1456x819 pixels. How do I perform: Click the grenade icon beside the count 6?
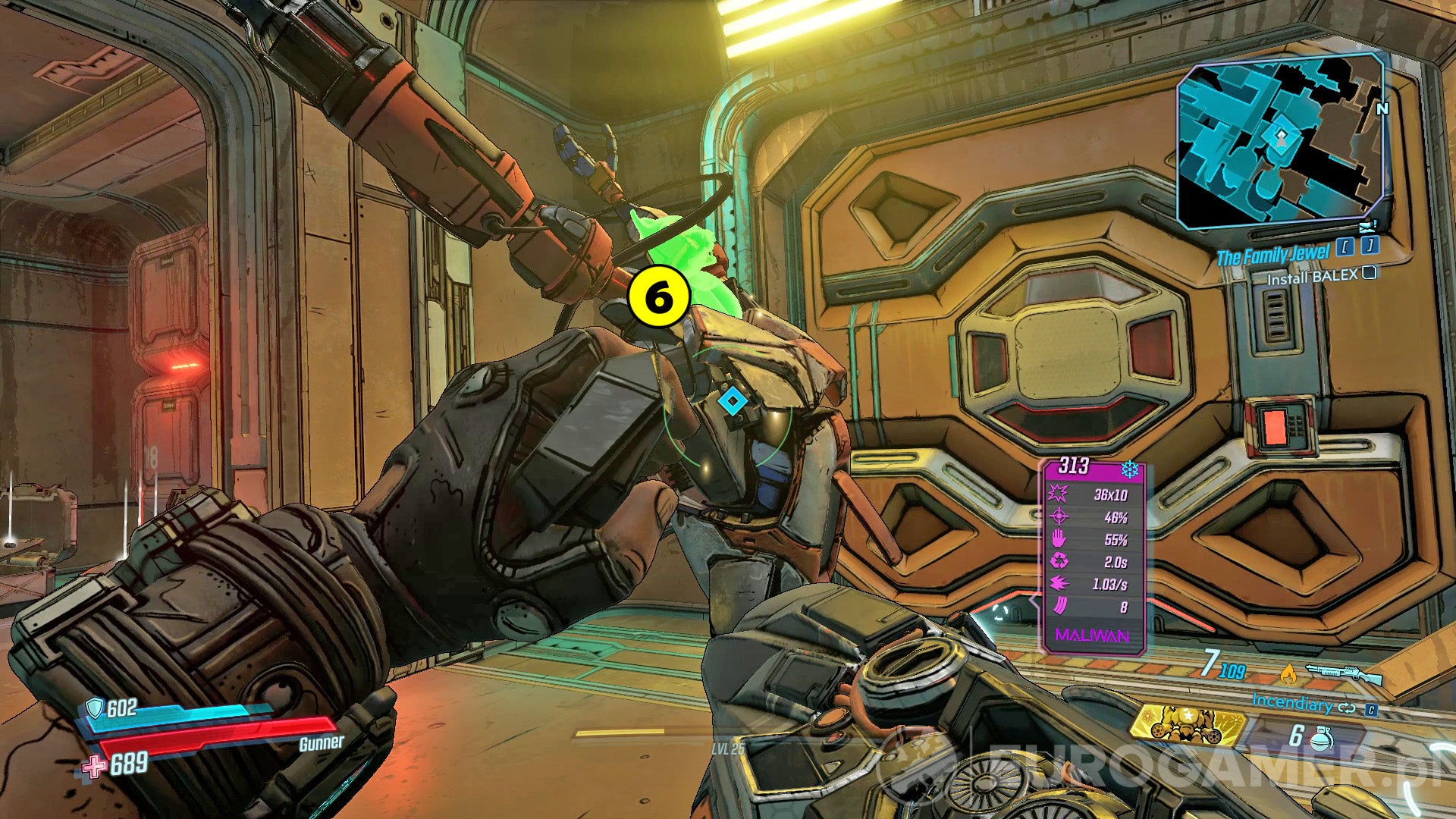point(1319,739)
